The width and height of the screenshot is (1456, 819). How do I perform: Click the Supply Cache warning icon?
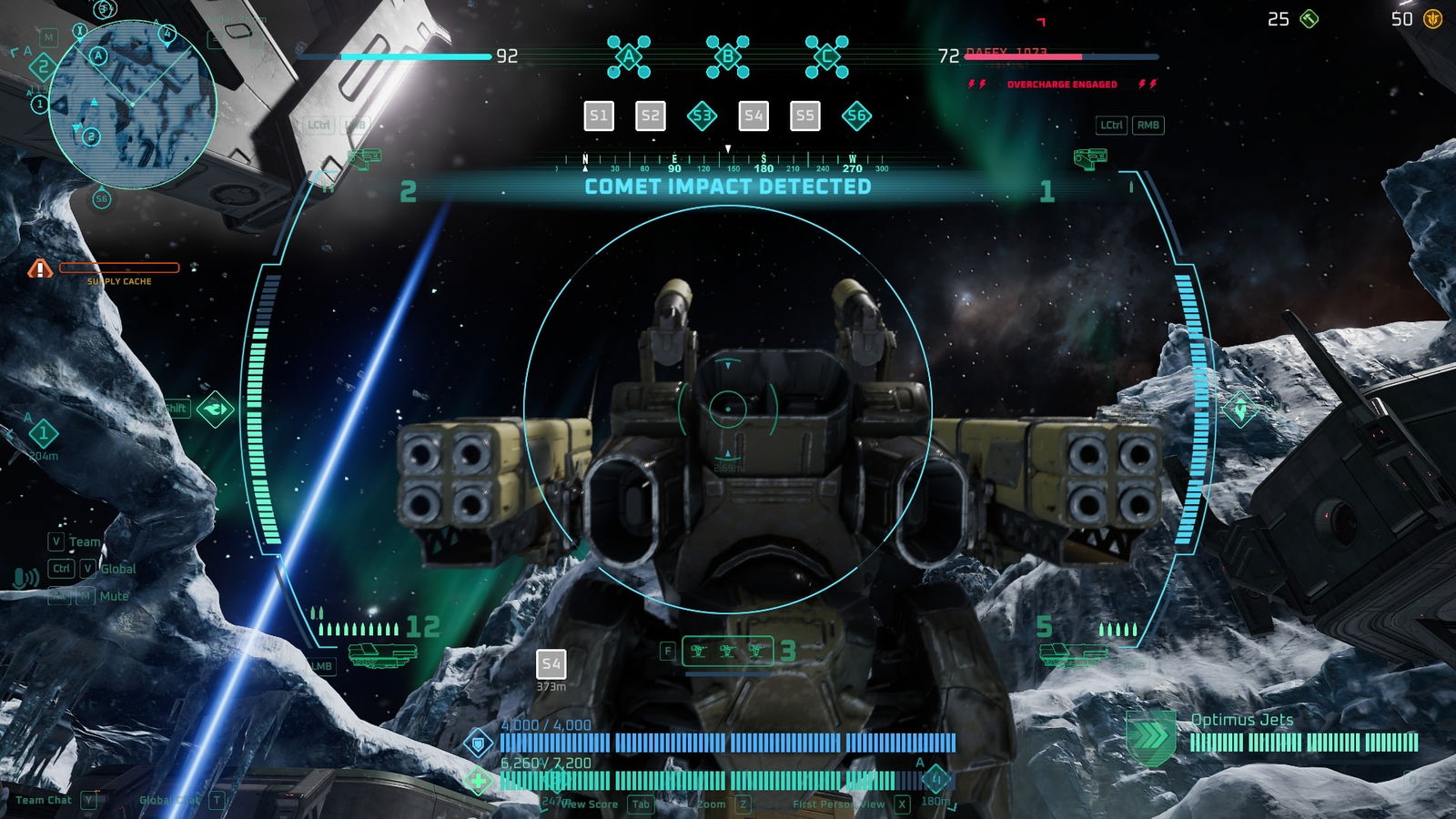(x=39, y=268)
